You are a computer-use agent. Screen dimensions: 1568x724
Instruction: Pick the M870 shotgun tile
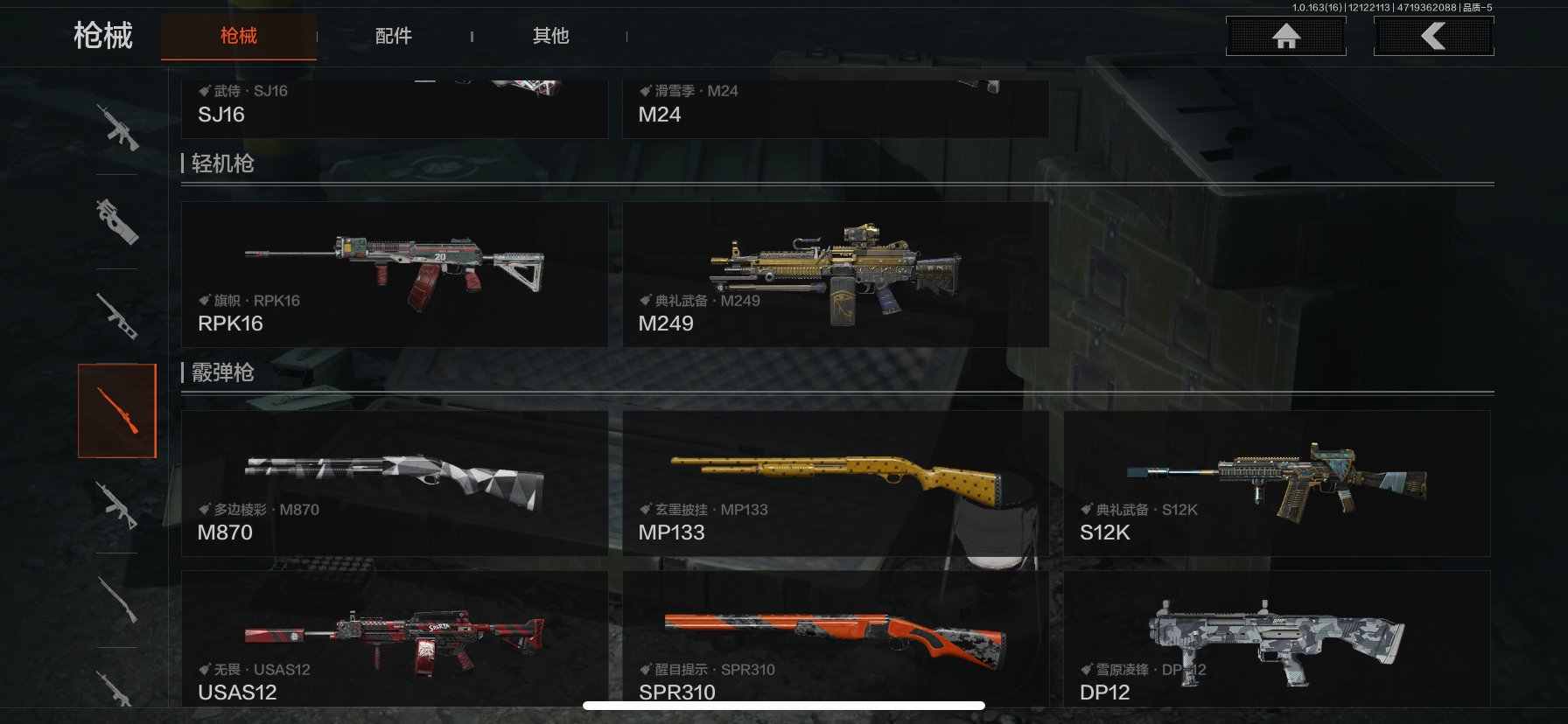tap(394, 483)
